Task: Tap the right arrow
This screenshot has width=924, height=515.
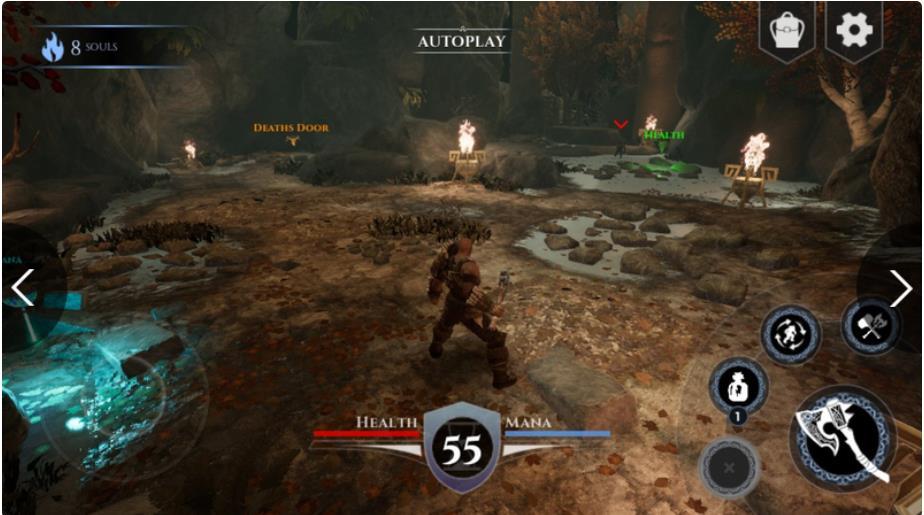Action: [x=900, y=288]
